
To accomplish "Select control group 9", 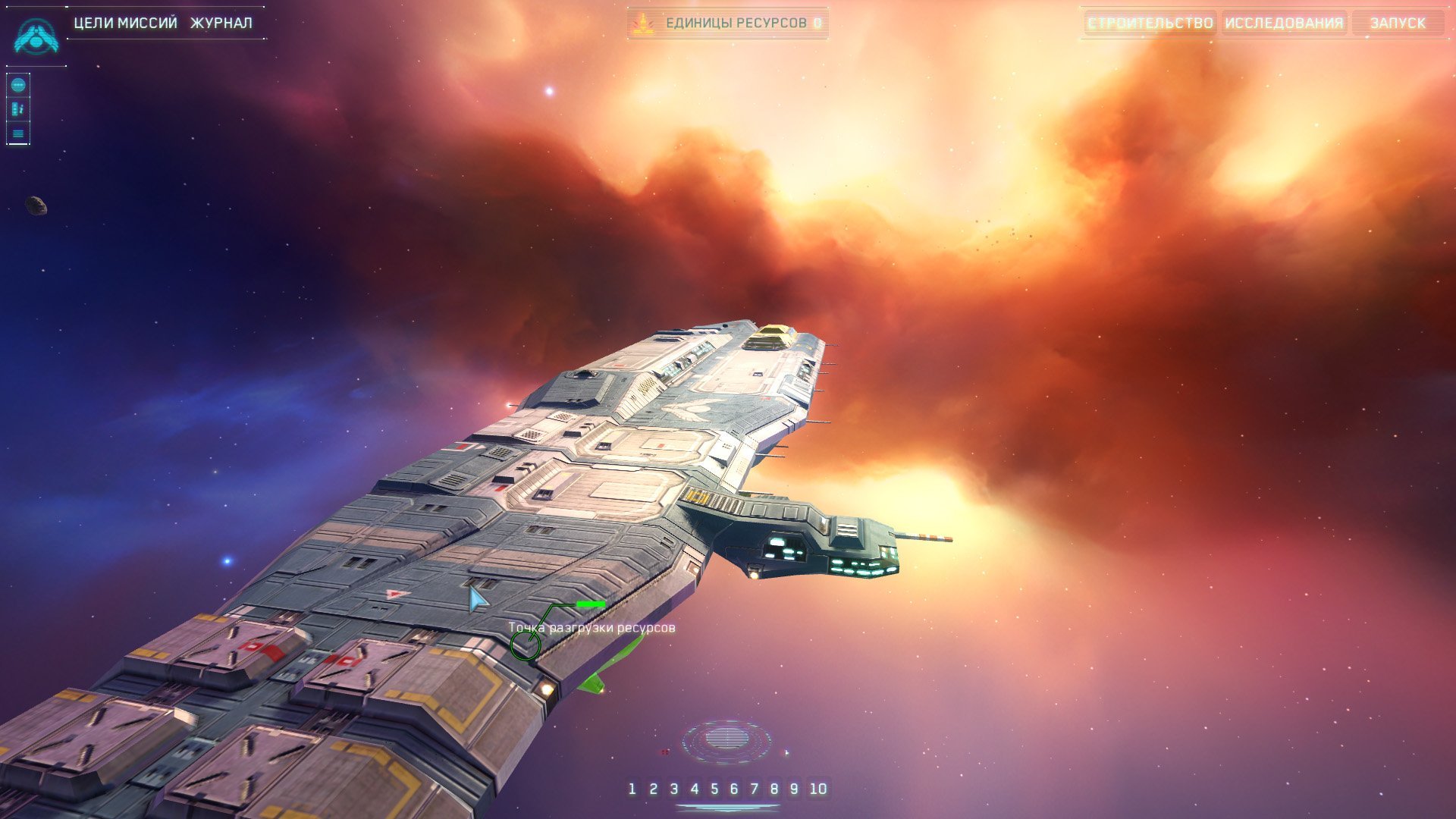I will point(794,789).
